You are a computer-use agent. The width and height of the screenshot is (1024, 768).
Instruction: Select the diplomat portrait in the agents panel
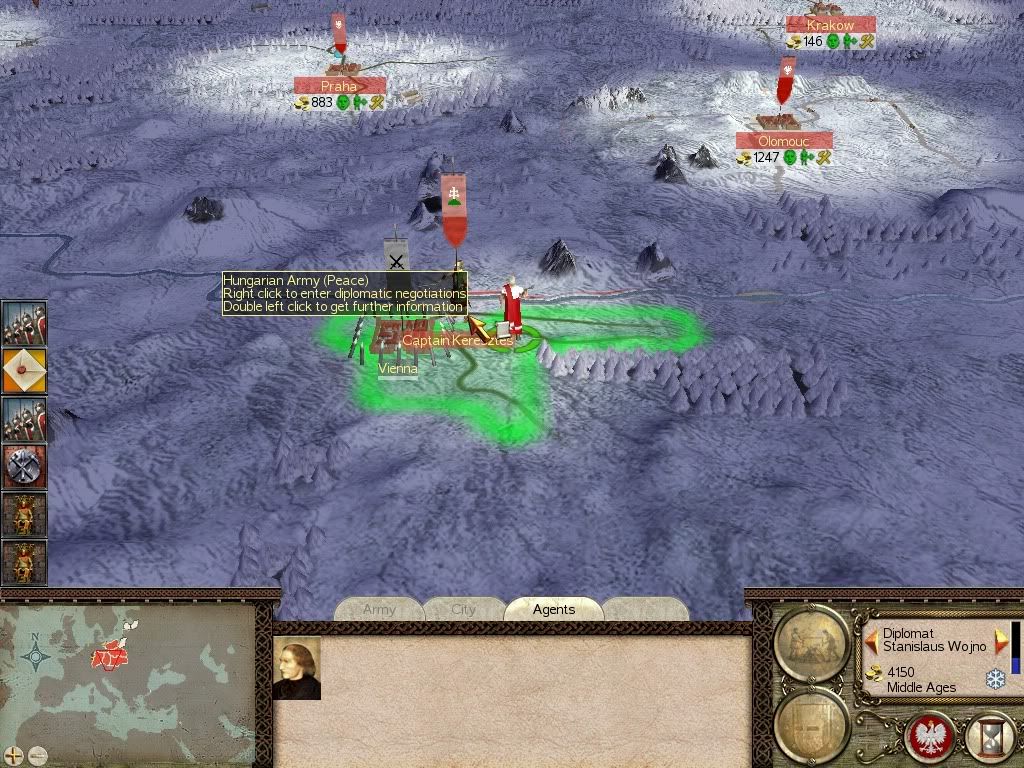coord(297,668)
